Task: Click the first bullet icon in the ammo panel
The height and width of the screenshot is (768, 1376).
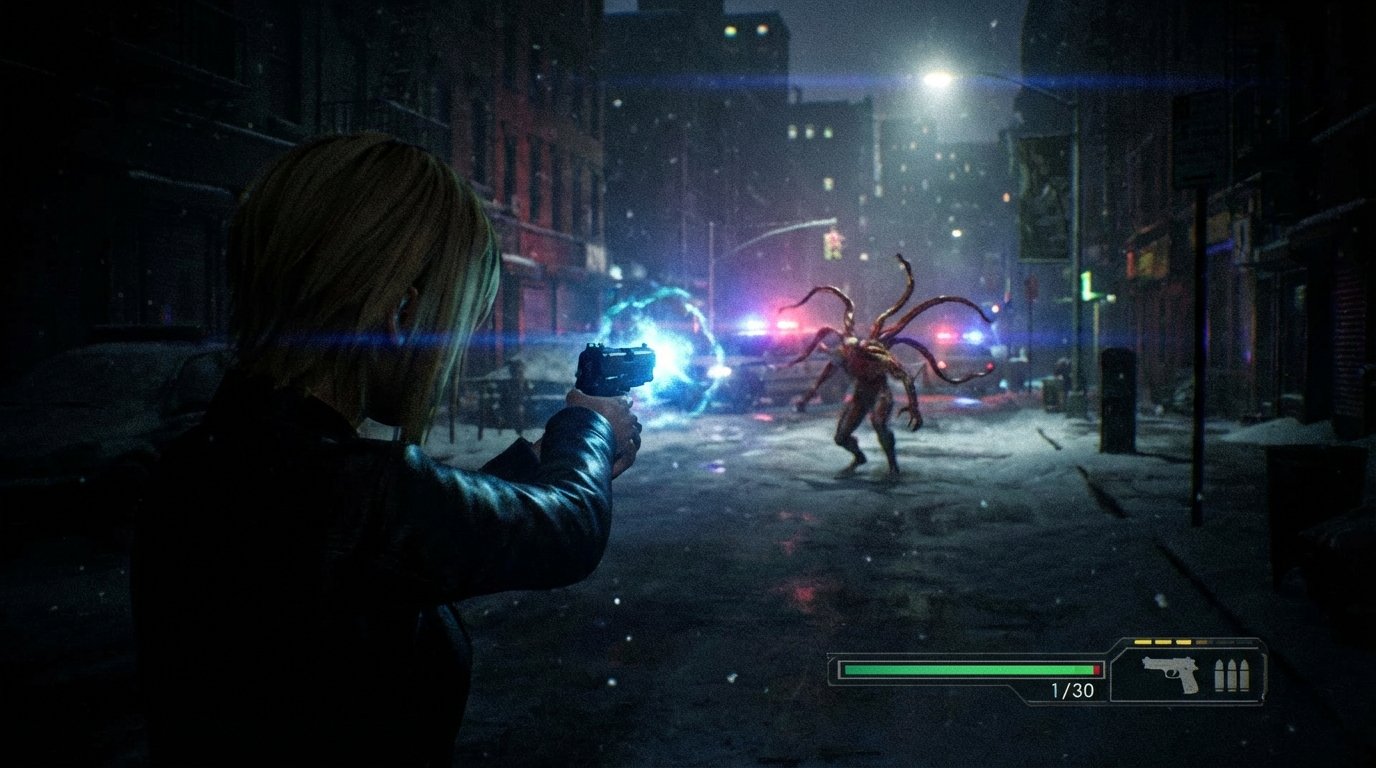Action: tap(1220, 675)
